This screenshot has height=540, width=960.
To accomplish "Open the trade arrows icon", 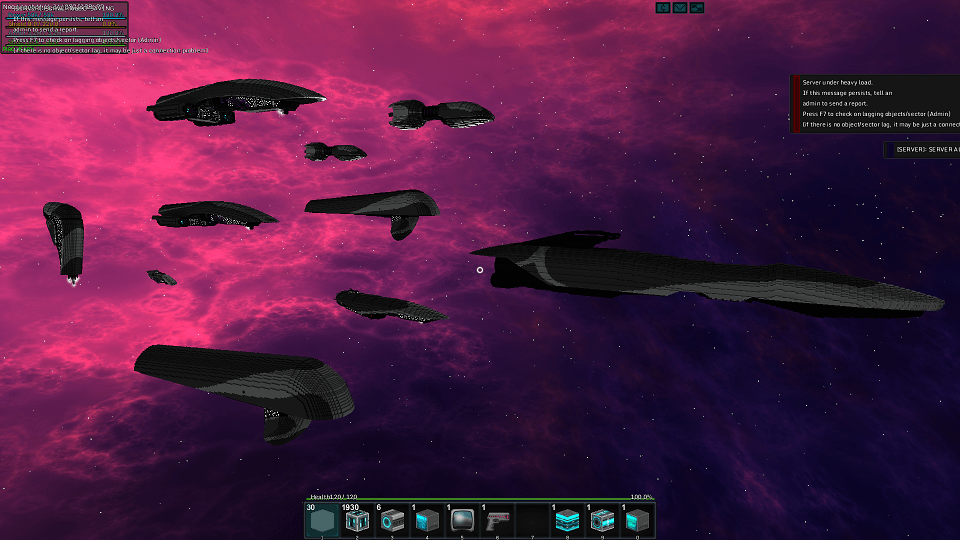I will pos(697,8).
